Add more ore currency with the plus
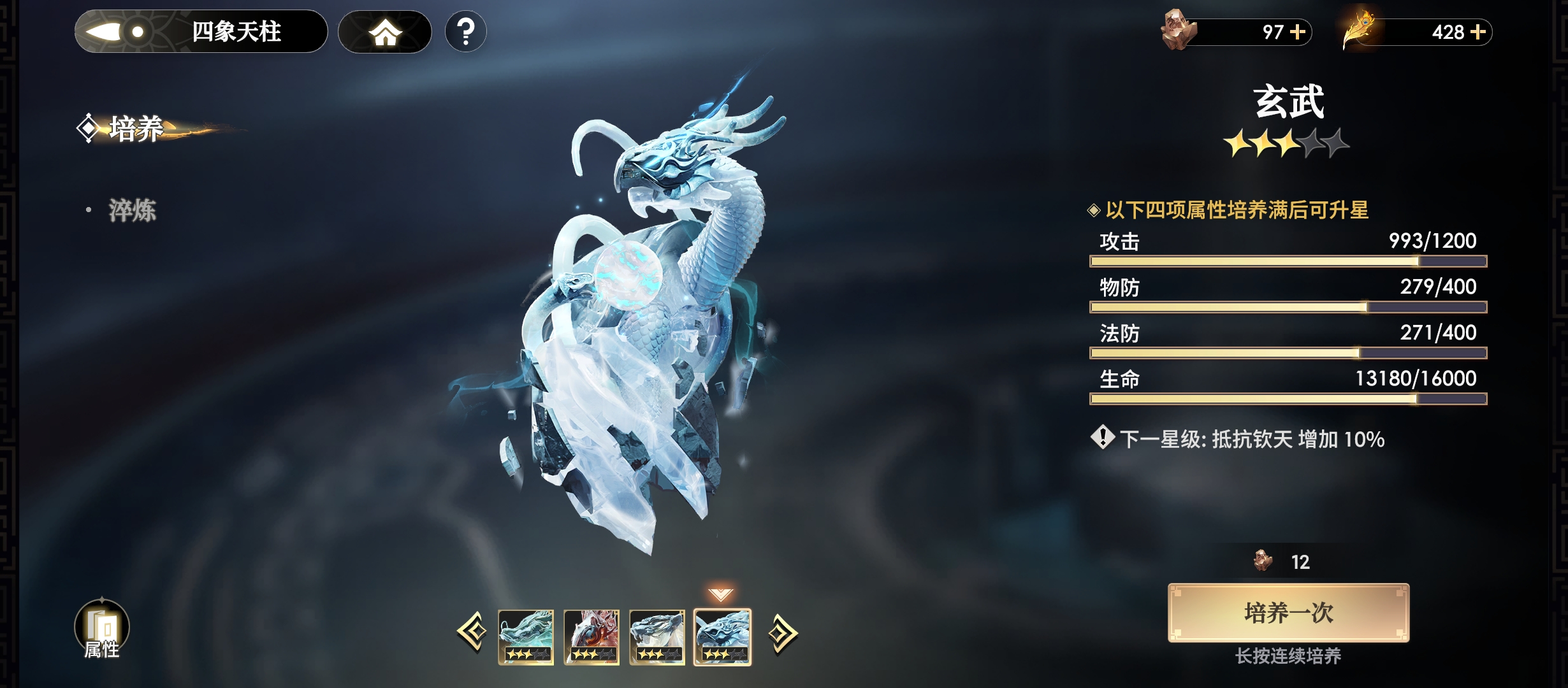Viewport: 1568px width, 688px height. pyautogui.click(x=1298, y=32)
